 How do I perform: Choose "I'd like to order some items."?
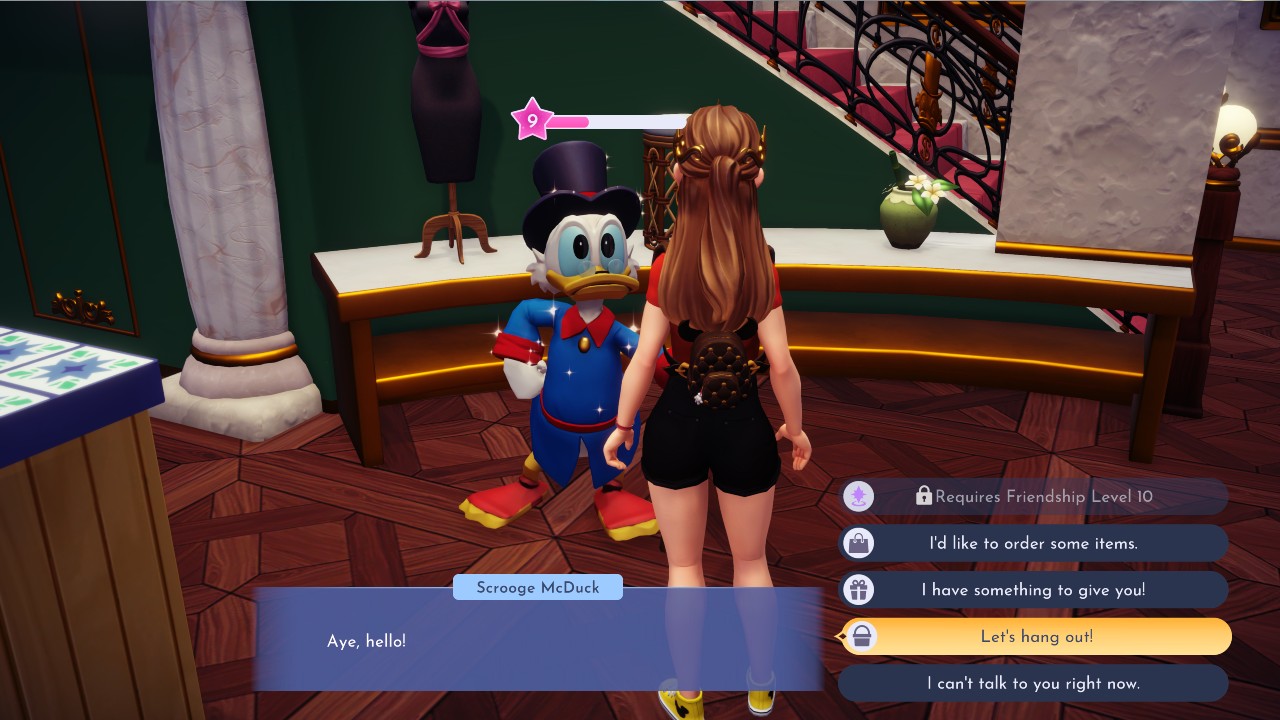pos(1033,543)
